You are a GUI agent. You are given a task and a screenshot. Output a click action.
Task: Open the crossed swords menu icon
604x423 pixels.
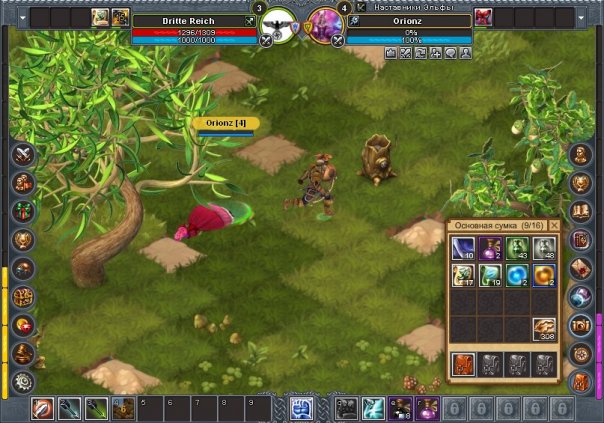coord(23,155)
